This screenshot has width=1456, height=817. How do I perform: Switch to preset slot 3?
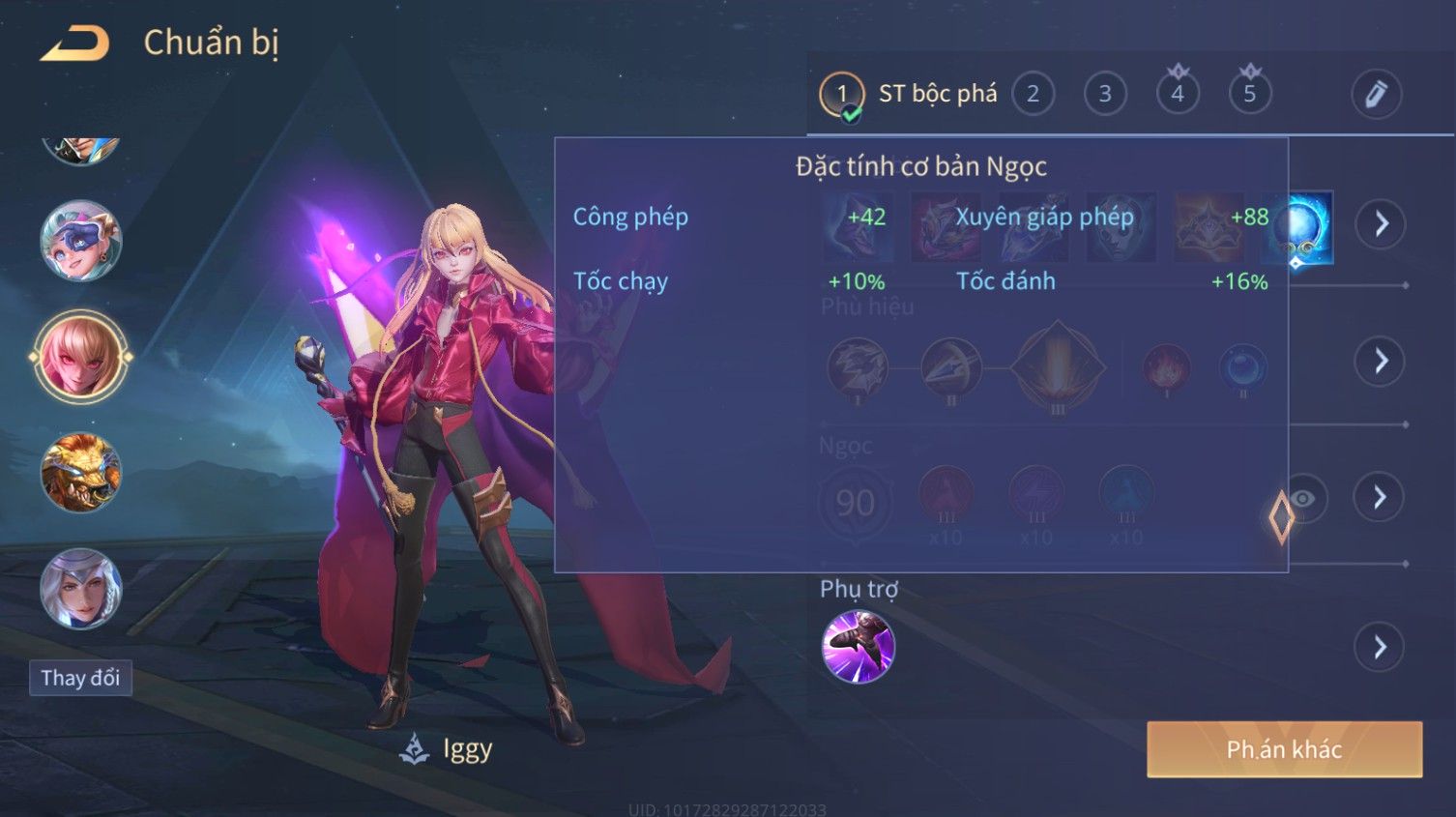pyautogui.click(x=1105, y=94)
